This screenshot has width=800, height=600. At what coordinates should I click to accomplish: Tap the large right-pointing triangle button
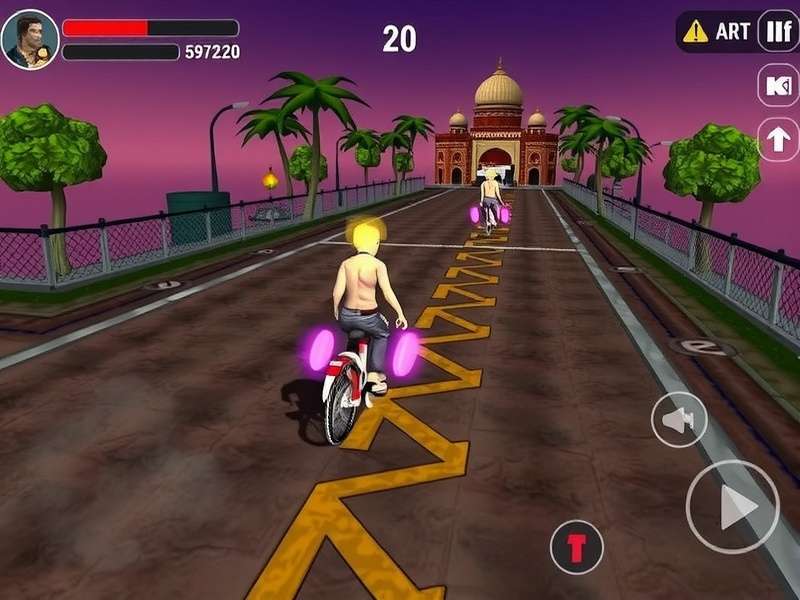732,507
